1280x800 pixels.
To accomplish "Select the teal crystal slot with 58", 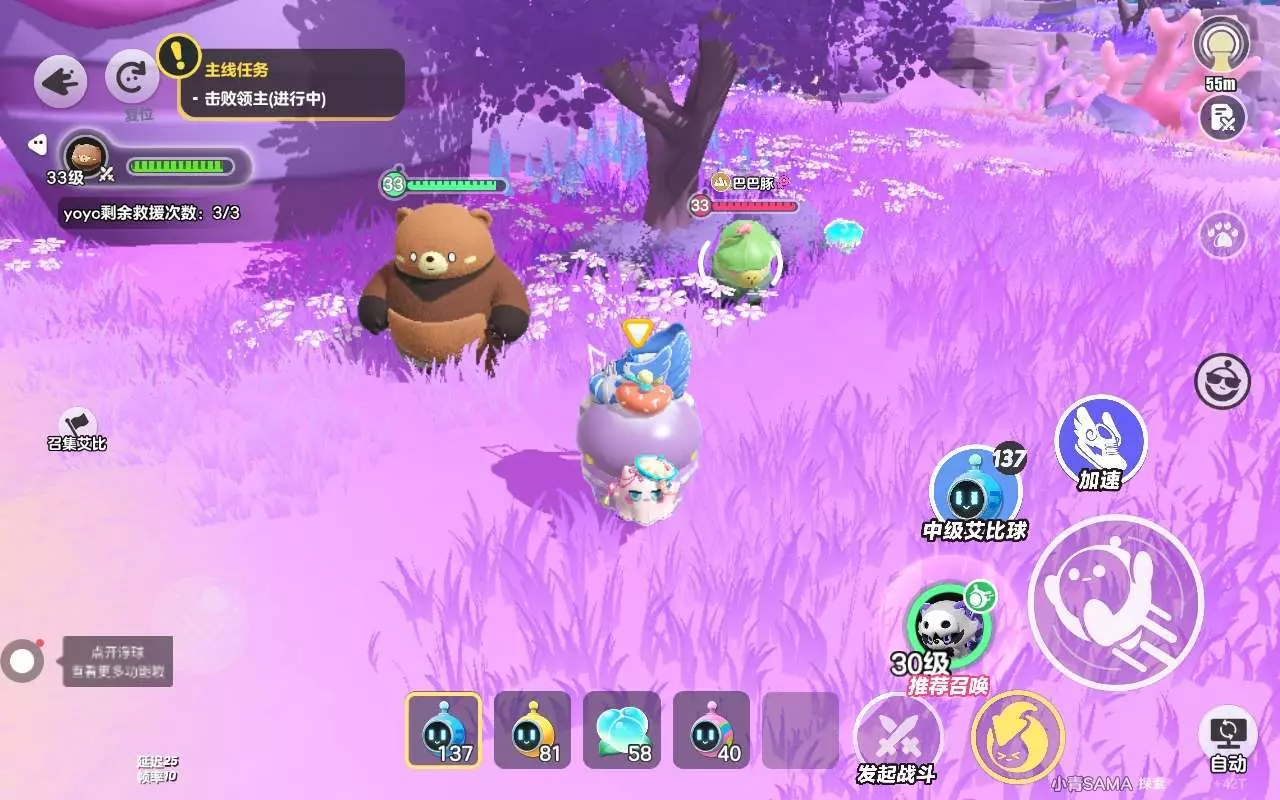I will [622, 731].
